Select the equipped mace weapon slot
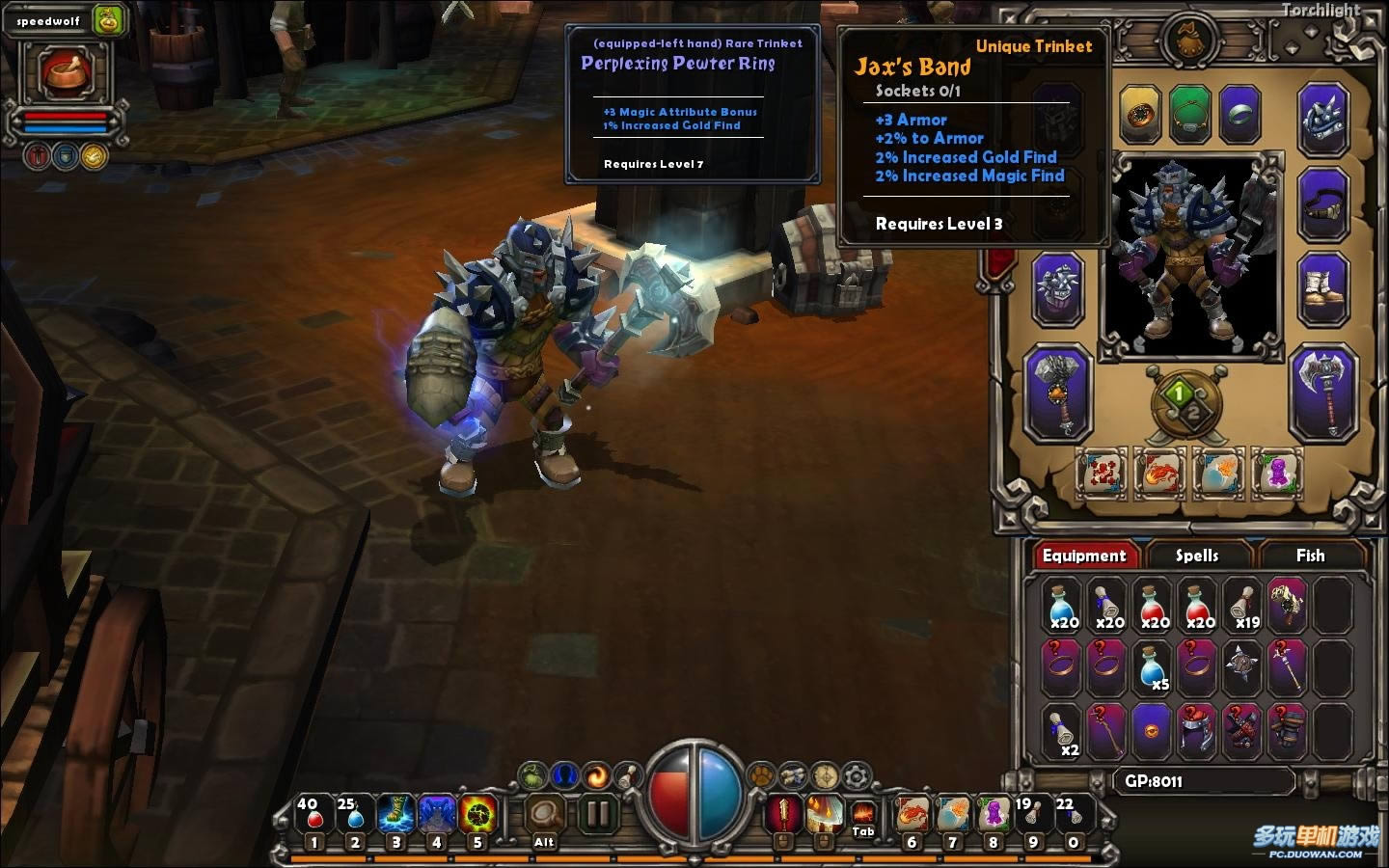Viewport: 1389px width, 868px height. tap(1058, 393)
